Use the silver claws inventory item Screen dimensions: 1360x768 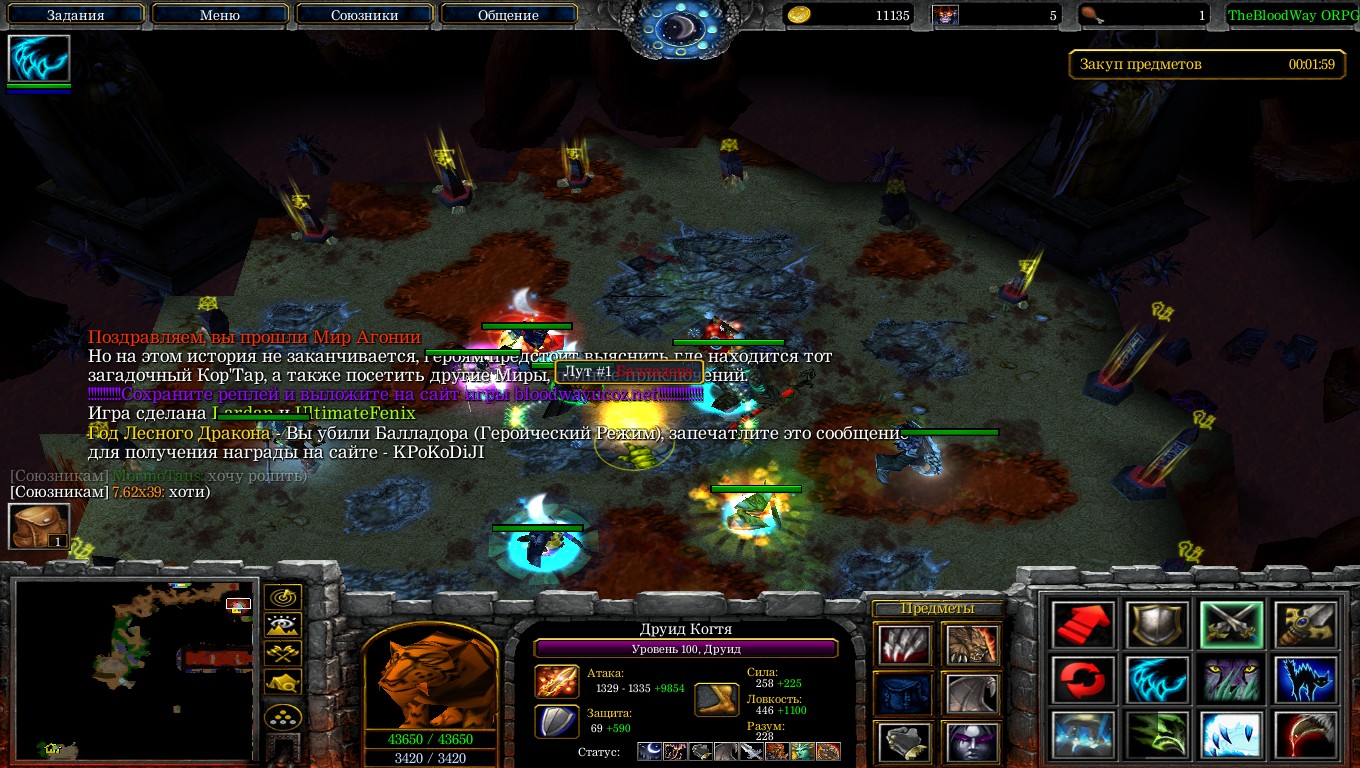pyautogui.click(x=903, y=645)
